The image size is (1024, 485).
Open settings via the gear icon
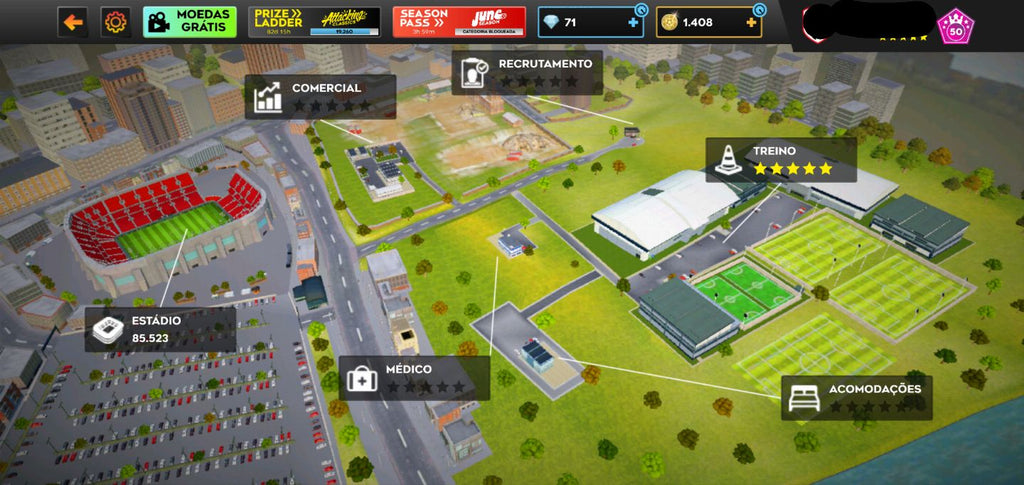[x=116, y=21]
